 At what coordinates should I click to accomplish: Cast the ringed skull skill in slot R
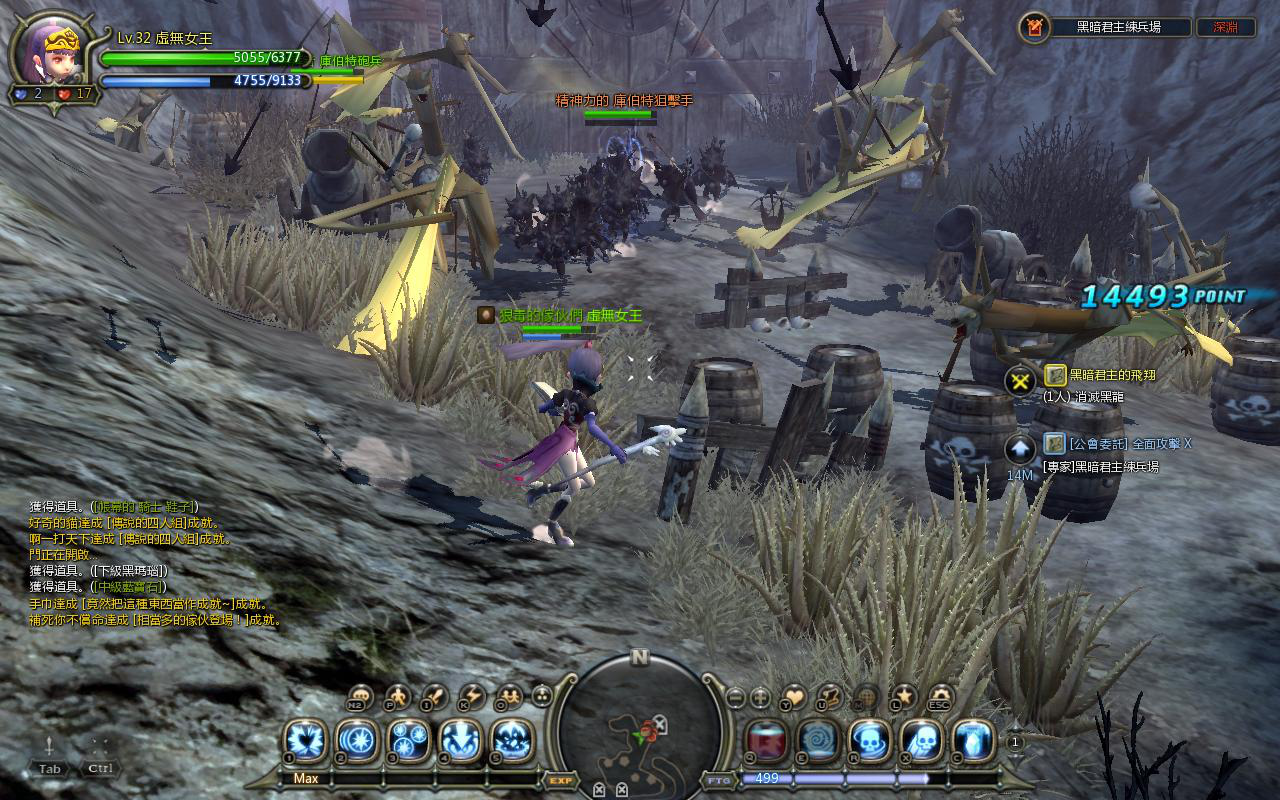(x=870, y=741)
